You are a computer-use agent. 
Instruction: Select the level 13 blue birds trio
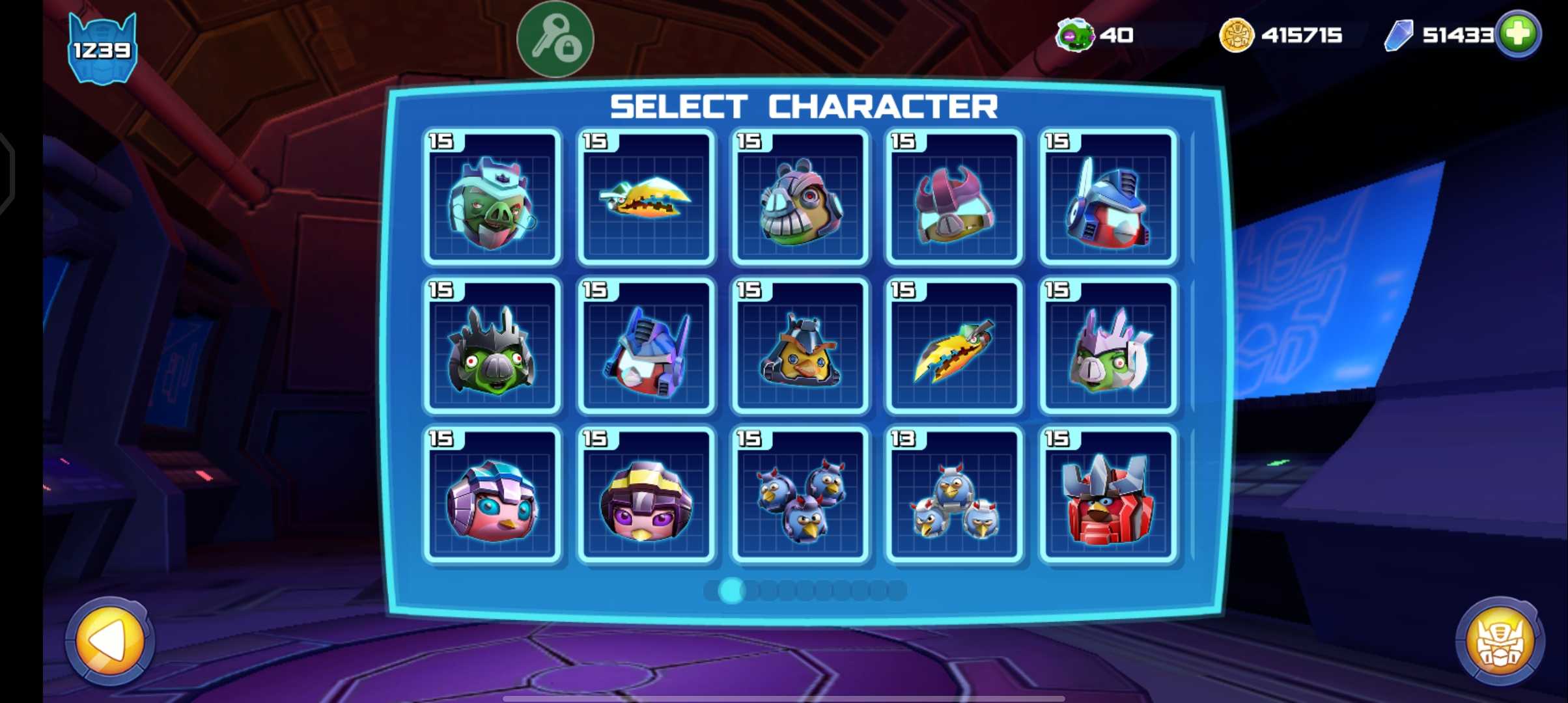tap(954, 496)
